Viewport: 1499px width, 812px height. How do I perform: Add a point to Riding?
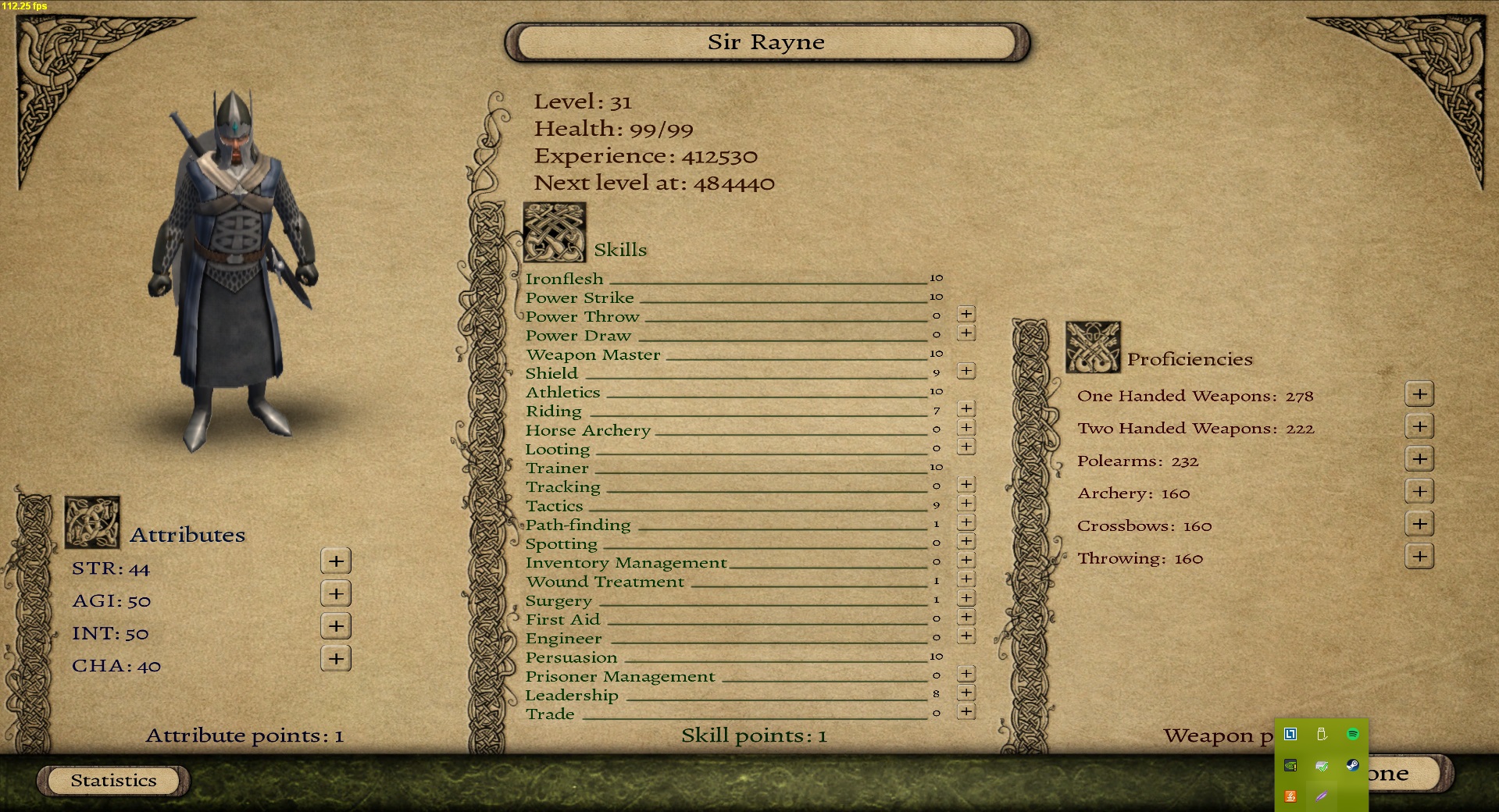966,408
